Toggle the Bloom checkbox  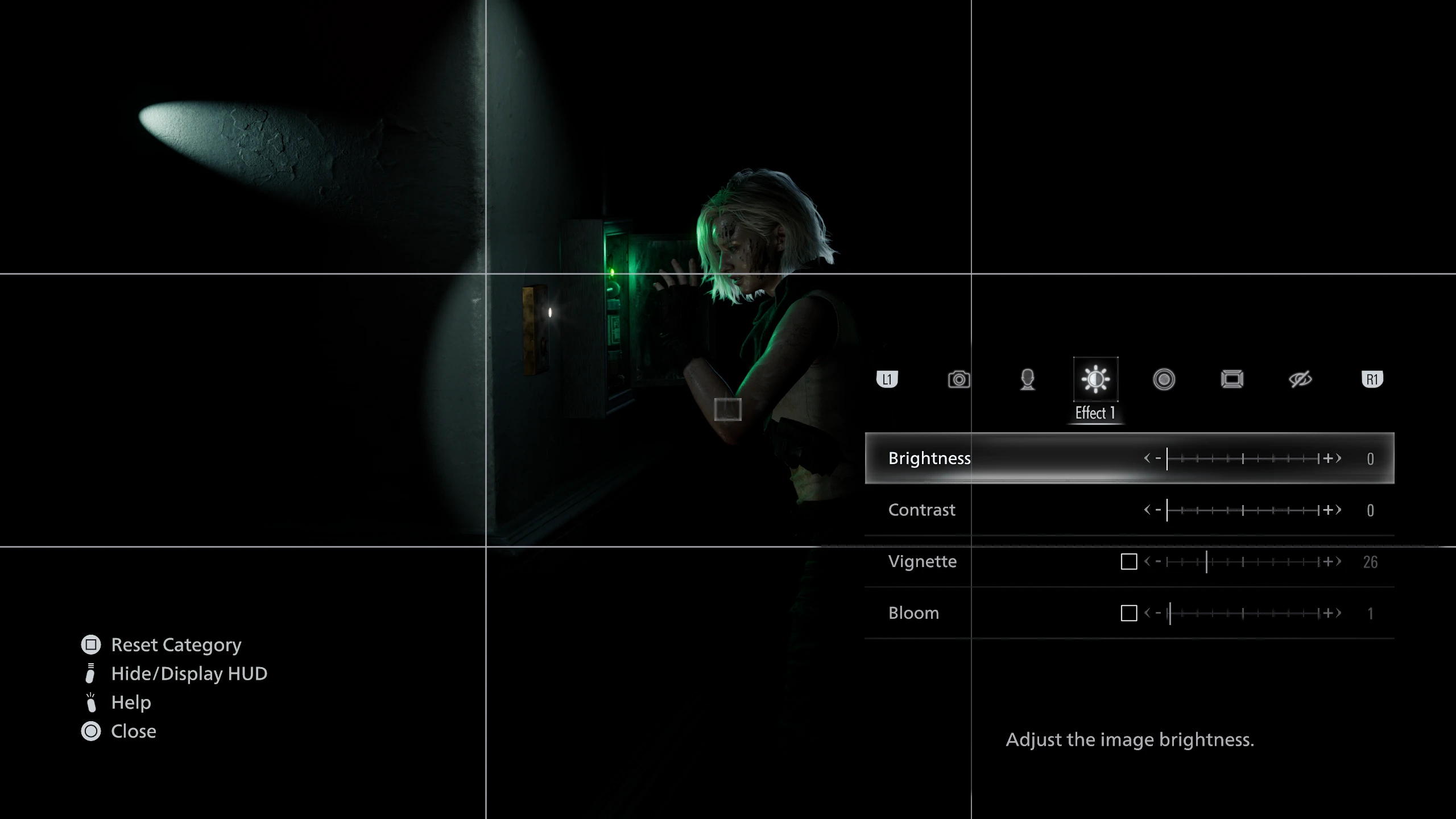(x=1128, y=613)
